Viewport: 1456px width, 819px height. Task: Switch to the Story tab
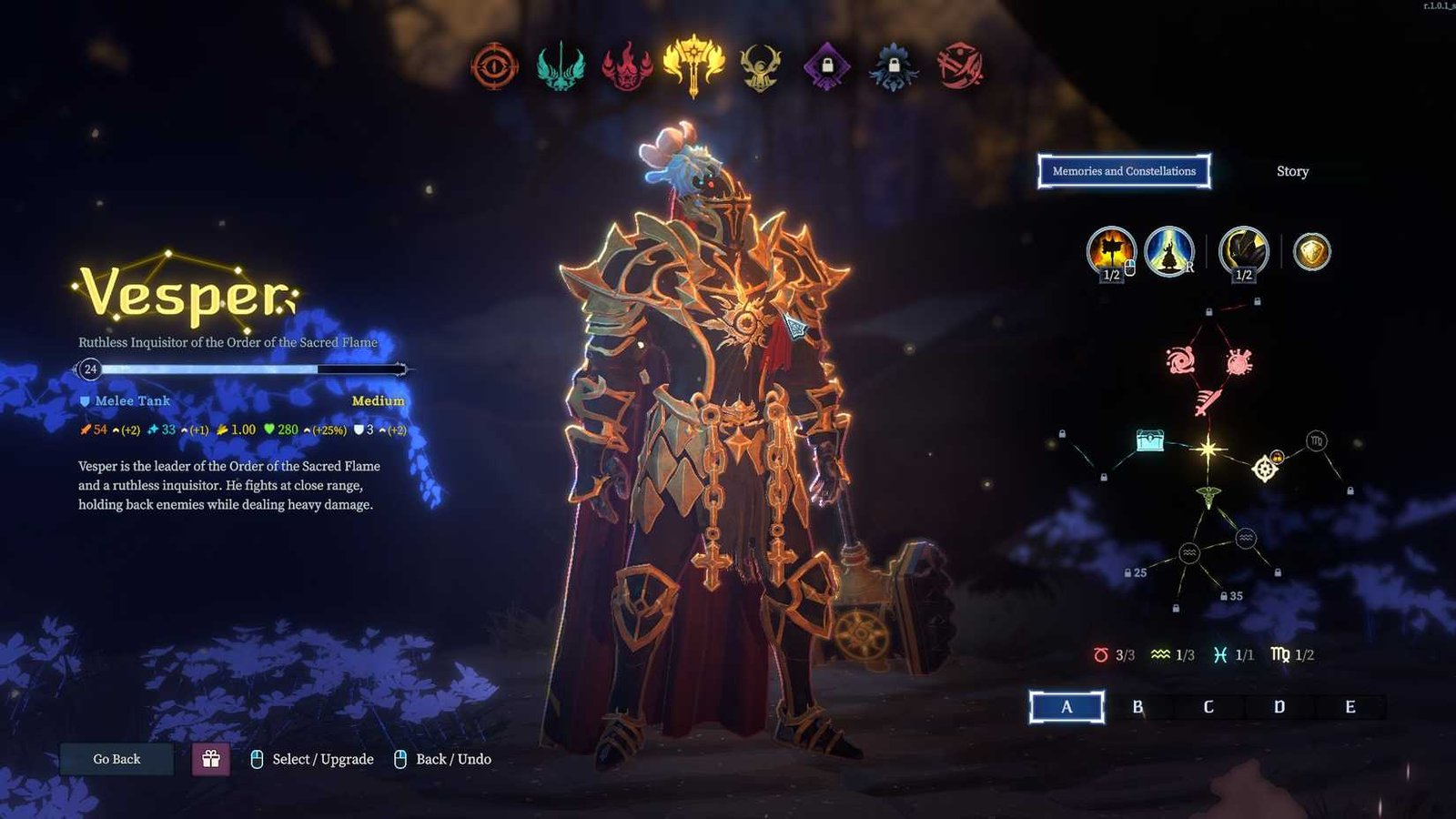1293,171
